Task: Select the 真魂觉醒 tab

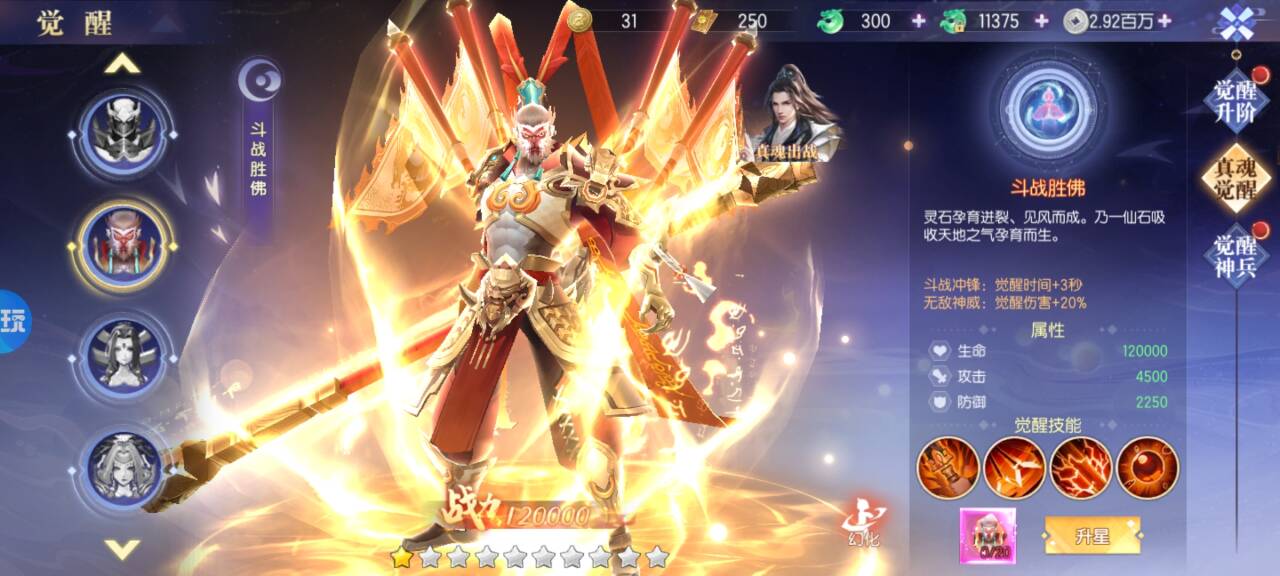Action: point(1235,178)
